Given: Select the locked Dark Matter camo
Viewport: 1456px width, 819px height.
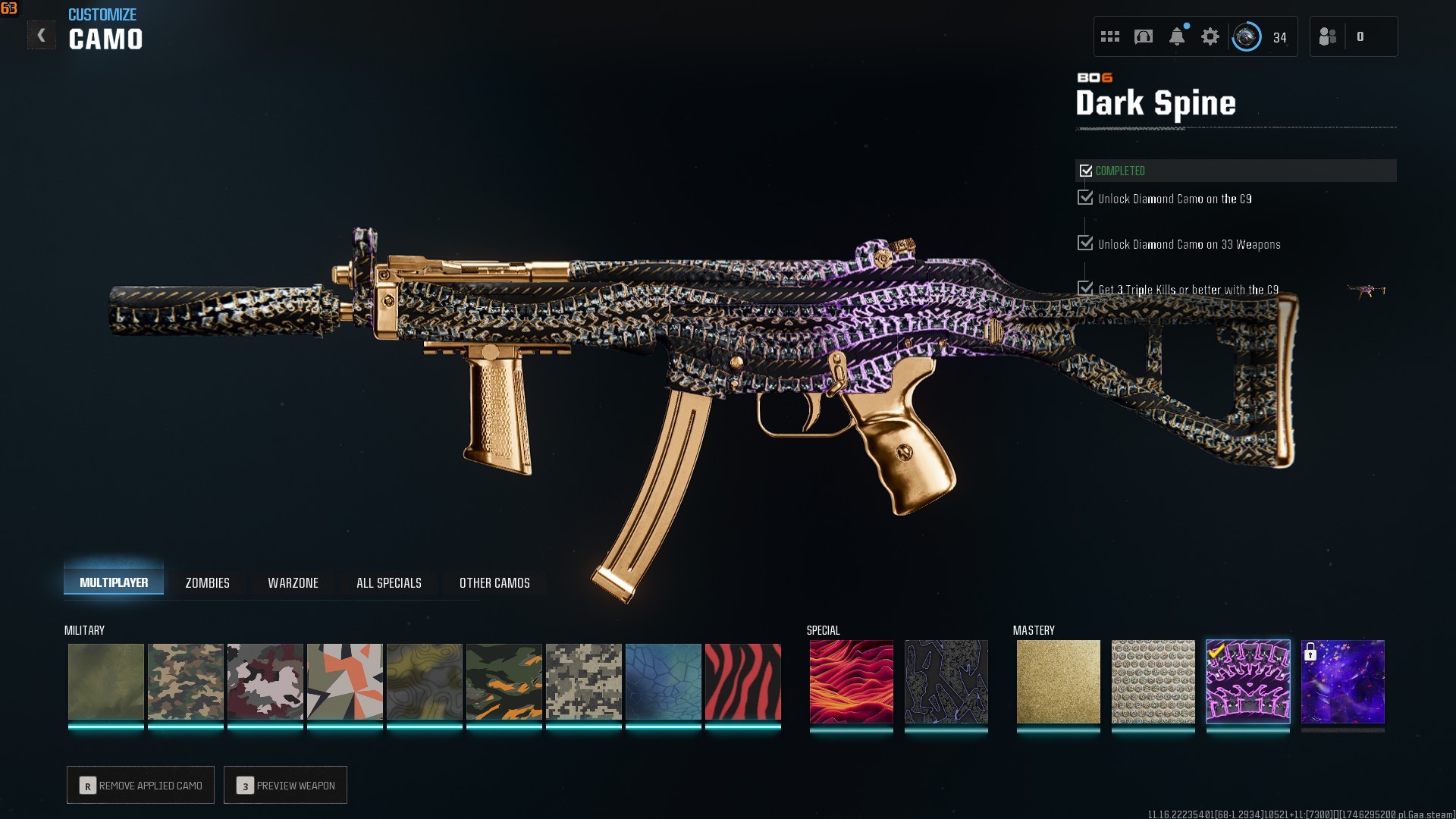Looking at the screenshot, I should pyautogui.click(x=1342, y=681).
